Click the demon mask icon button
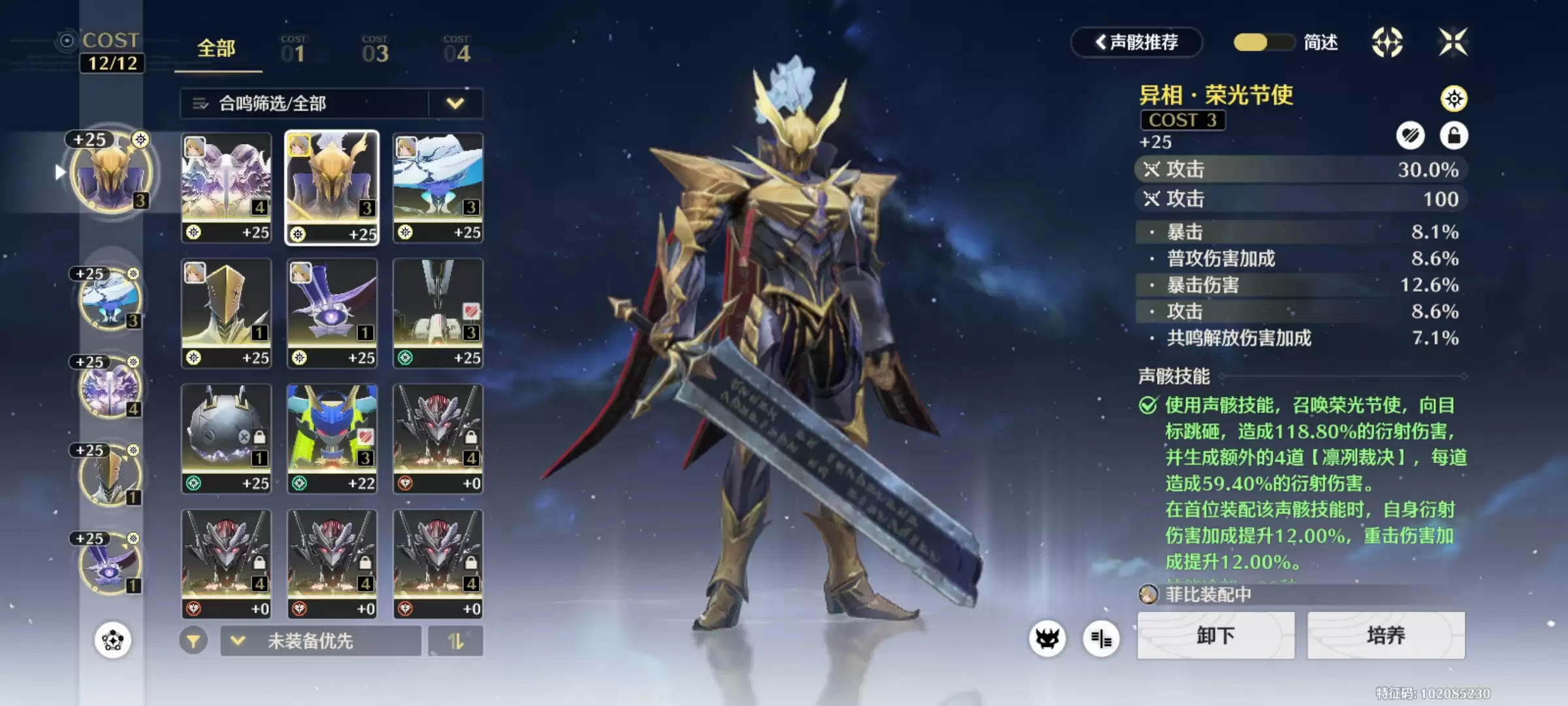 tap(1047, 638)
